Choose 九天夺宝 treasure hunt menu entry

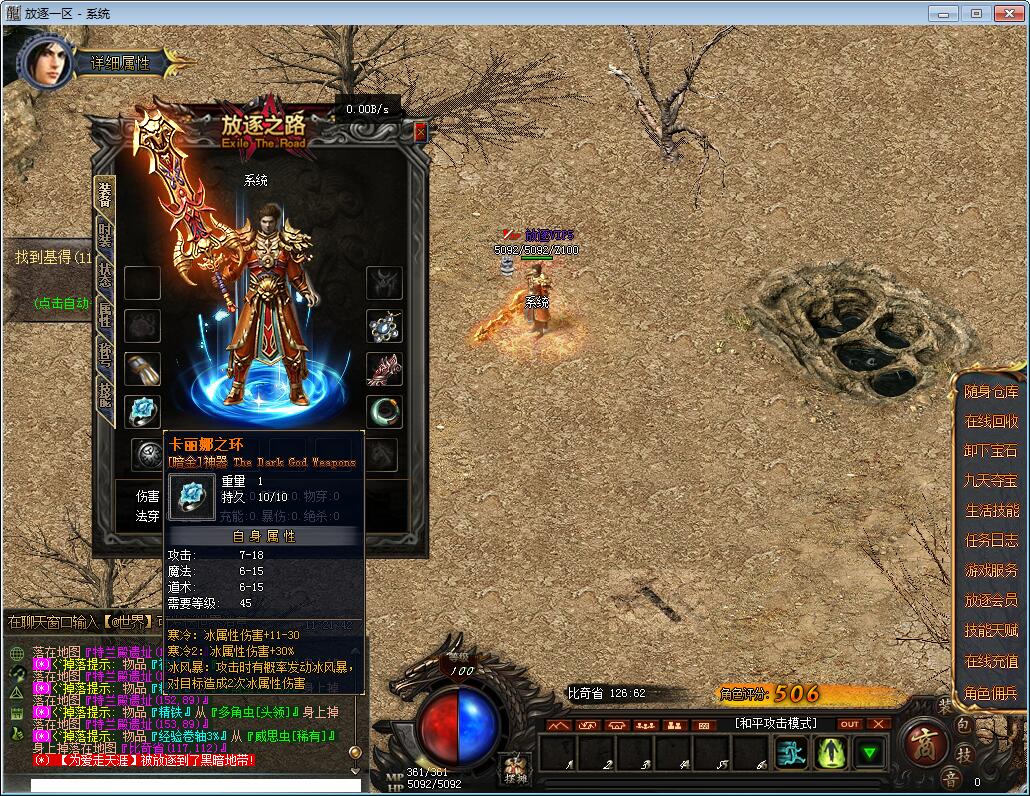(991, 481)
